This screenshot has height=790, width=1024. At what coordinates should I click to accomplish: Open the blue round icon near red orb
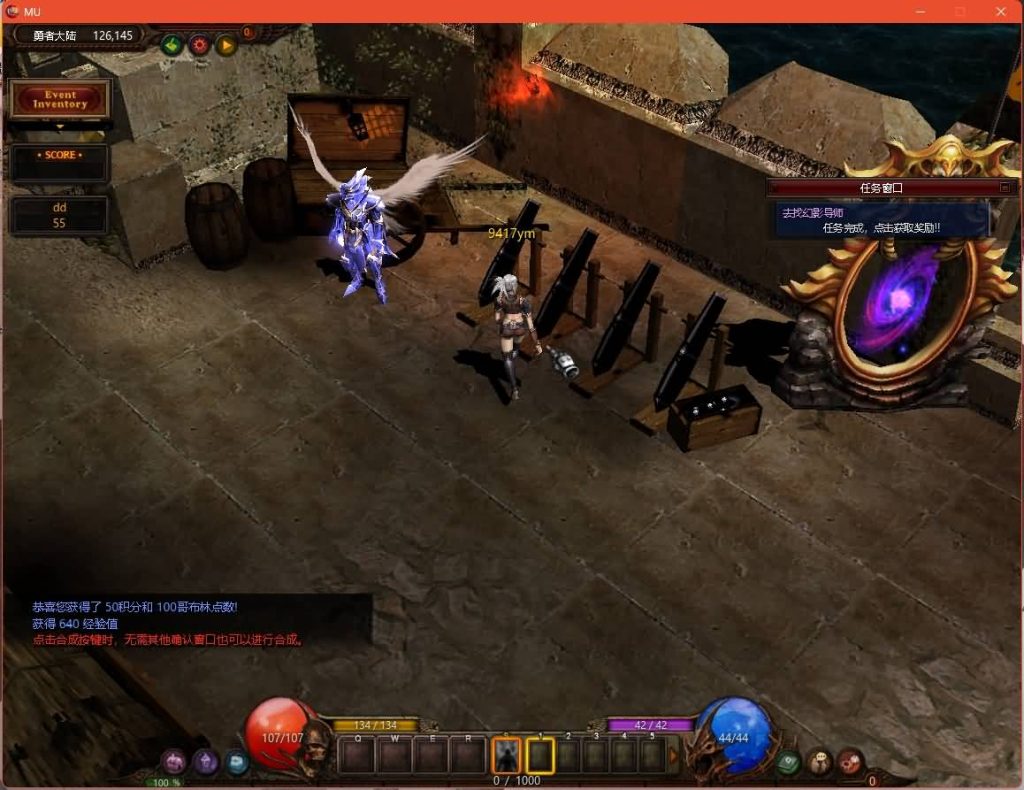[236, 762]
